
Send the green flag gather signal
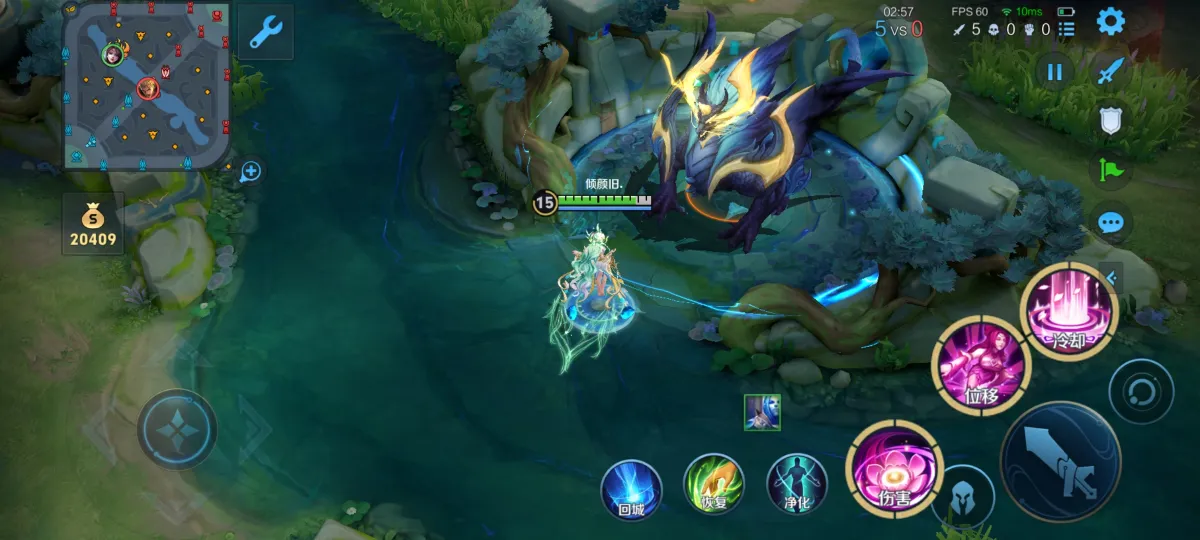pyautogui.click(x=1111, y=171)
